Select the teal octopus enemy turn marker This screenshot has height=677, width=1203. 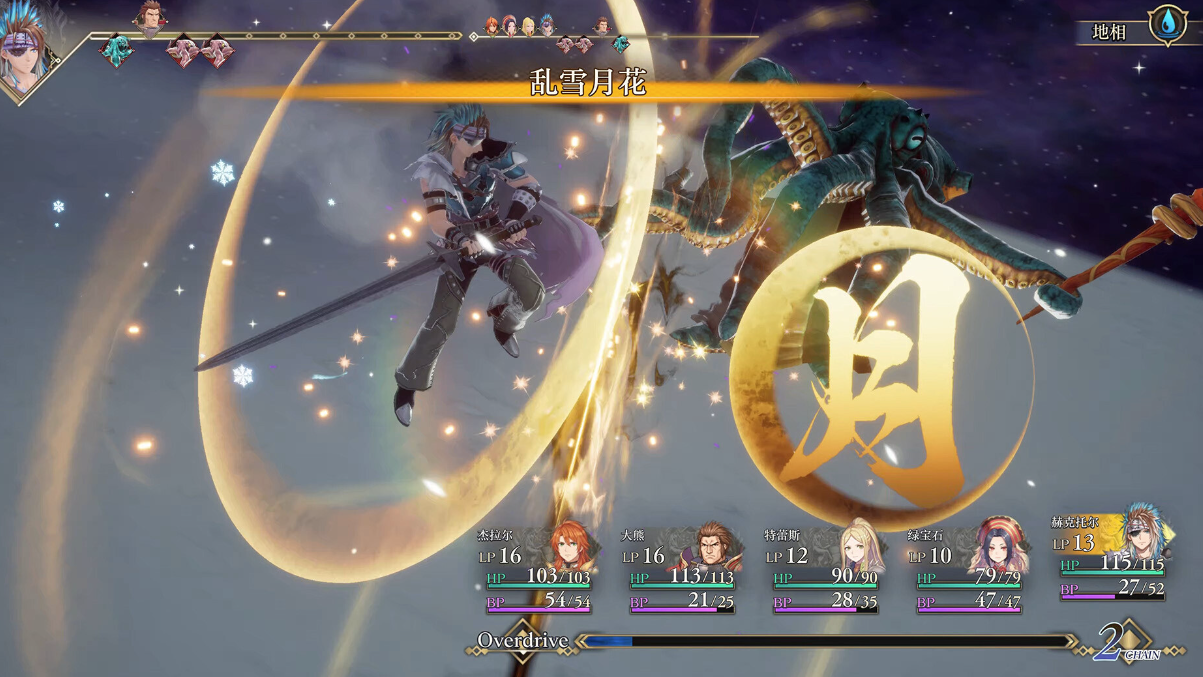click(118, 50)
